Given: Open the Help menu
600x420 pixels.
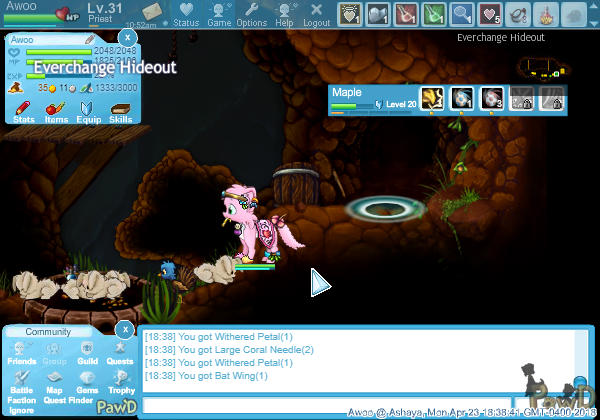Looking at the screenshot, I should click(284, 14).
